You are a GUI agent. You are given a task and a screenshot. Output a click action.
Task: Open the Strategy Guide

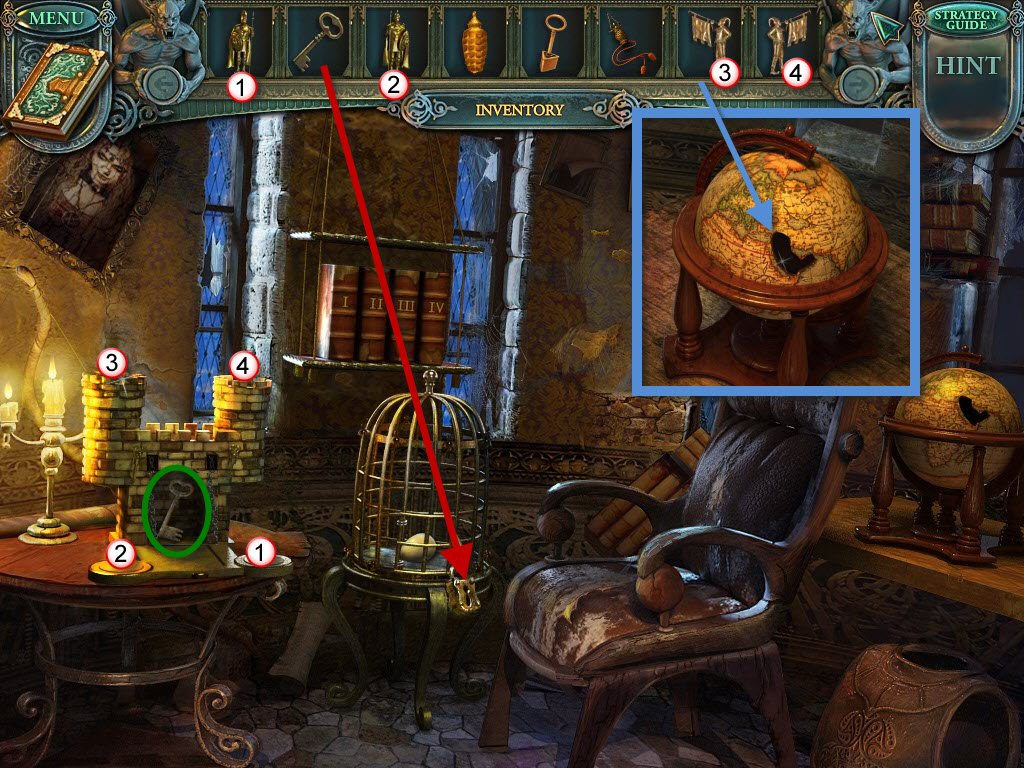tap(965, 18)
